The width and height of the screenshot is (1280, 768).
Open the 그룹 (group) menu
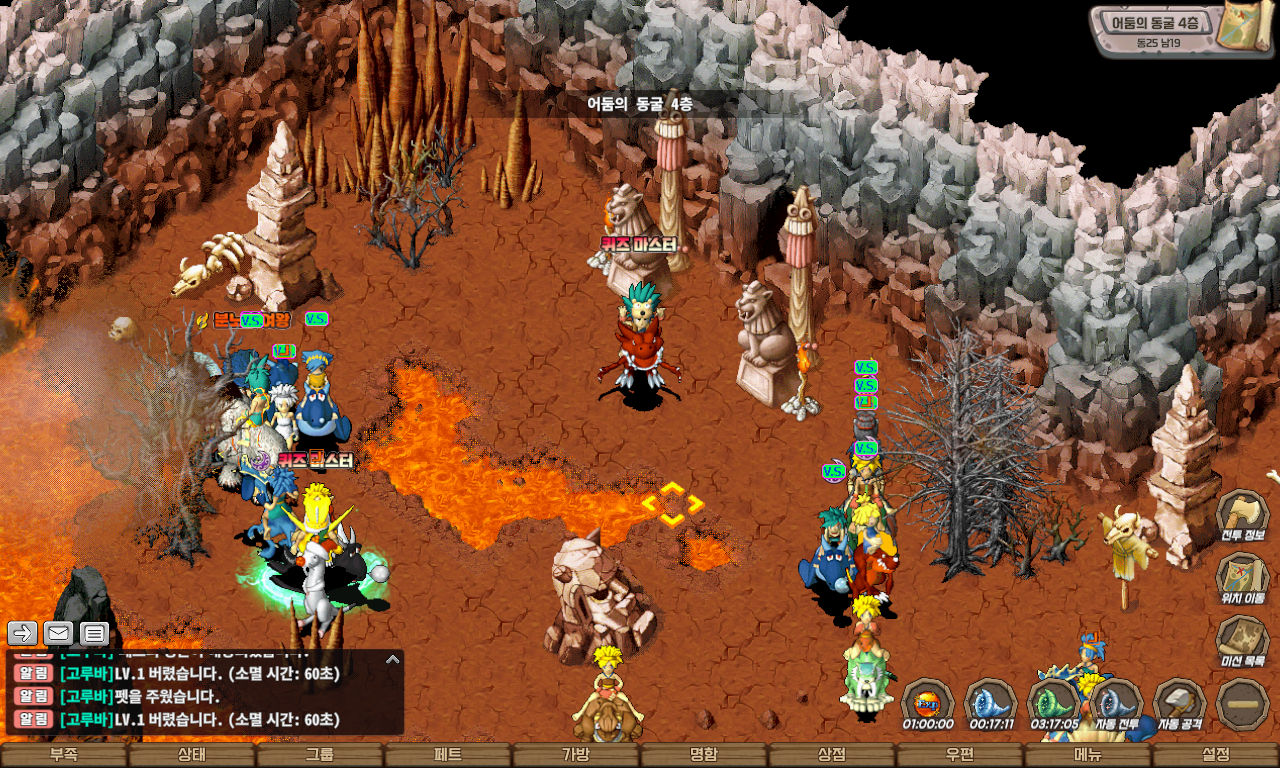click(320, 755)
